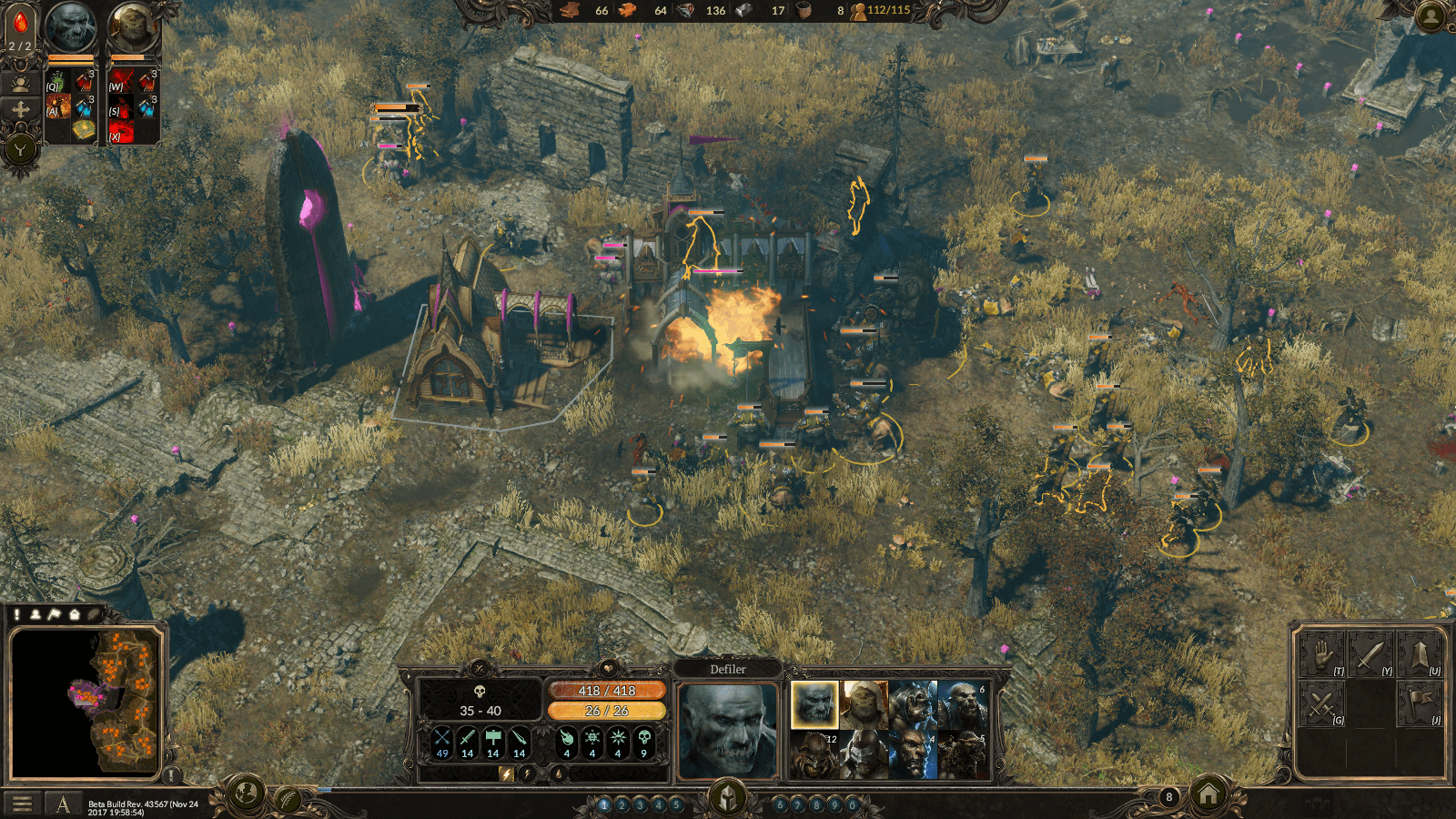Select control group 1
This screenshot has width=1456, height=819.
click(604, 804)
